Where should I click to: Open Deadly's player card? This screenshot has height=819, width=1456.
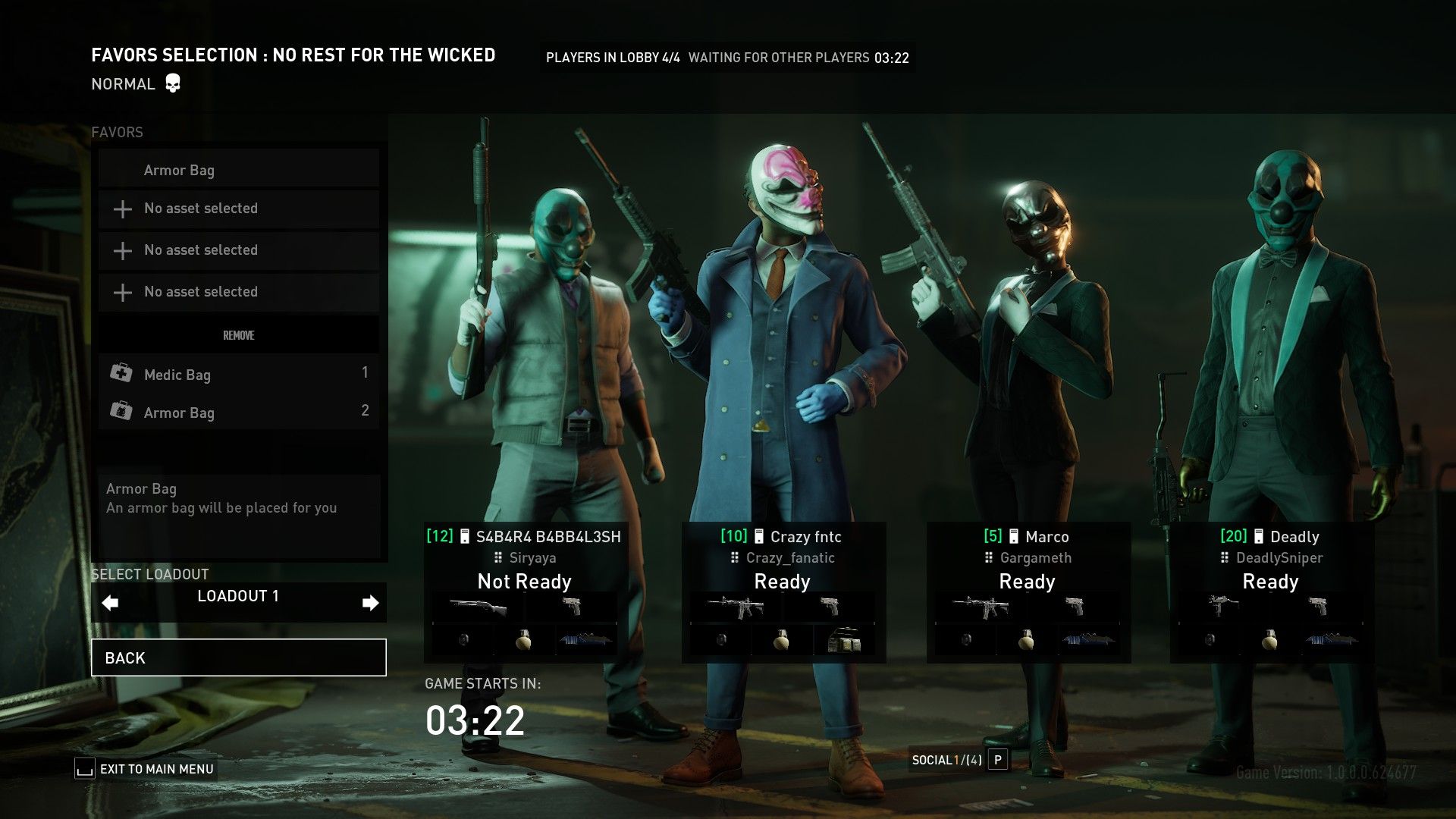pos(1271,537)
